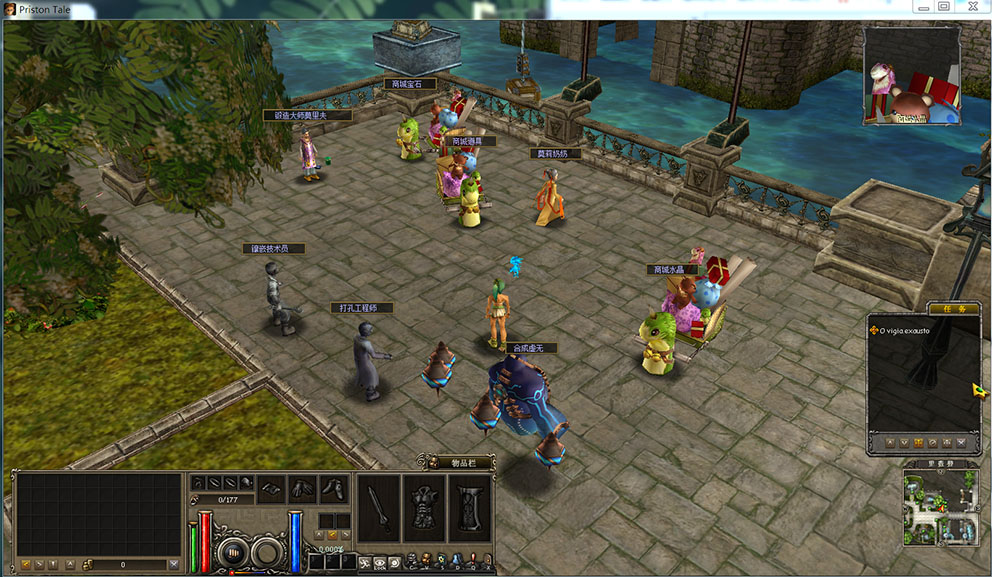
Task: Click the minimap of the town
Action: click(939, 507)
